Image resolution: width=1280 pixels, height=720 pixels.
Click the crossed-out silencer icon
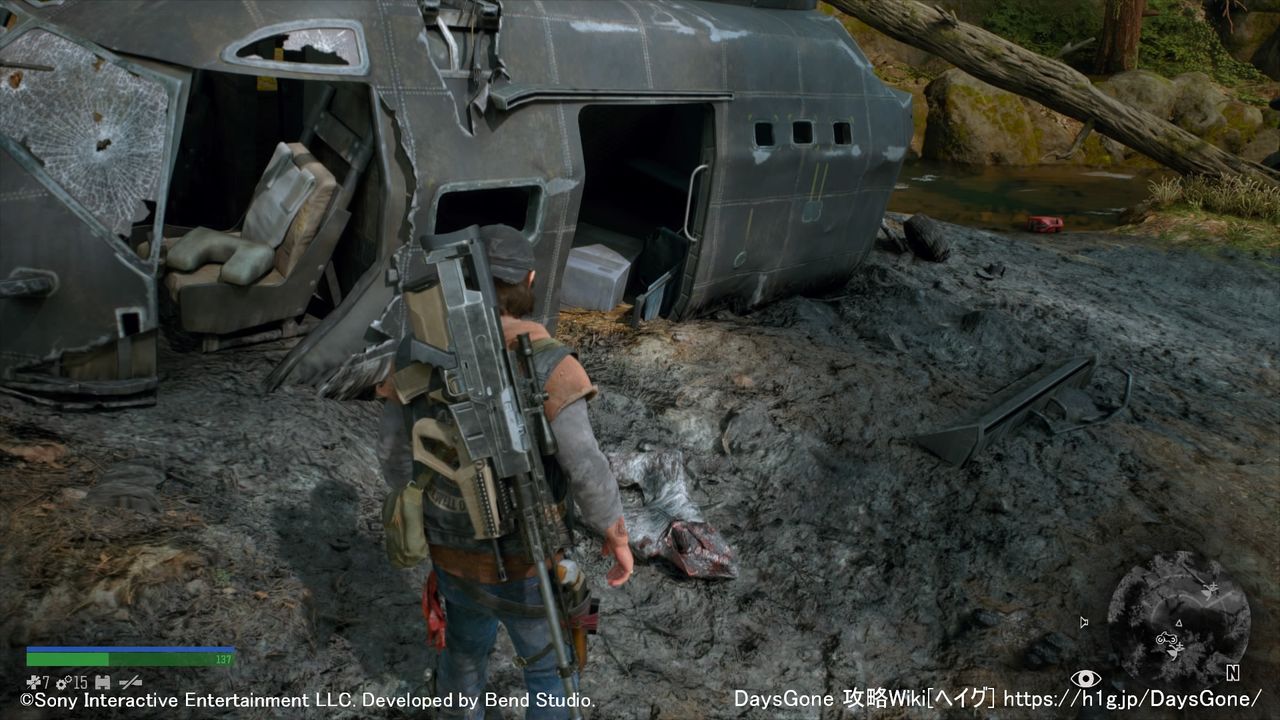click(130, 683)
